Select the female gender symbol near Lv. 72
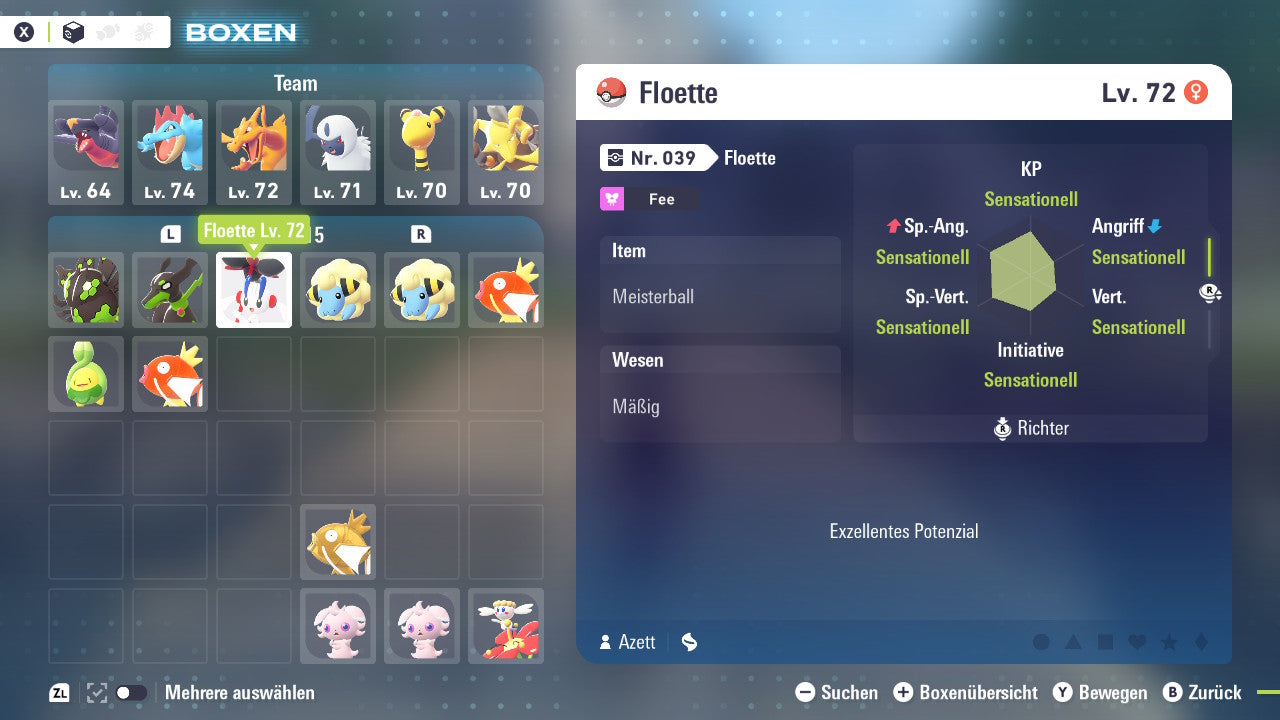Image resolution: width=1280 pixels, height=720 pixels. (1198, 91)
